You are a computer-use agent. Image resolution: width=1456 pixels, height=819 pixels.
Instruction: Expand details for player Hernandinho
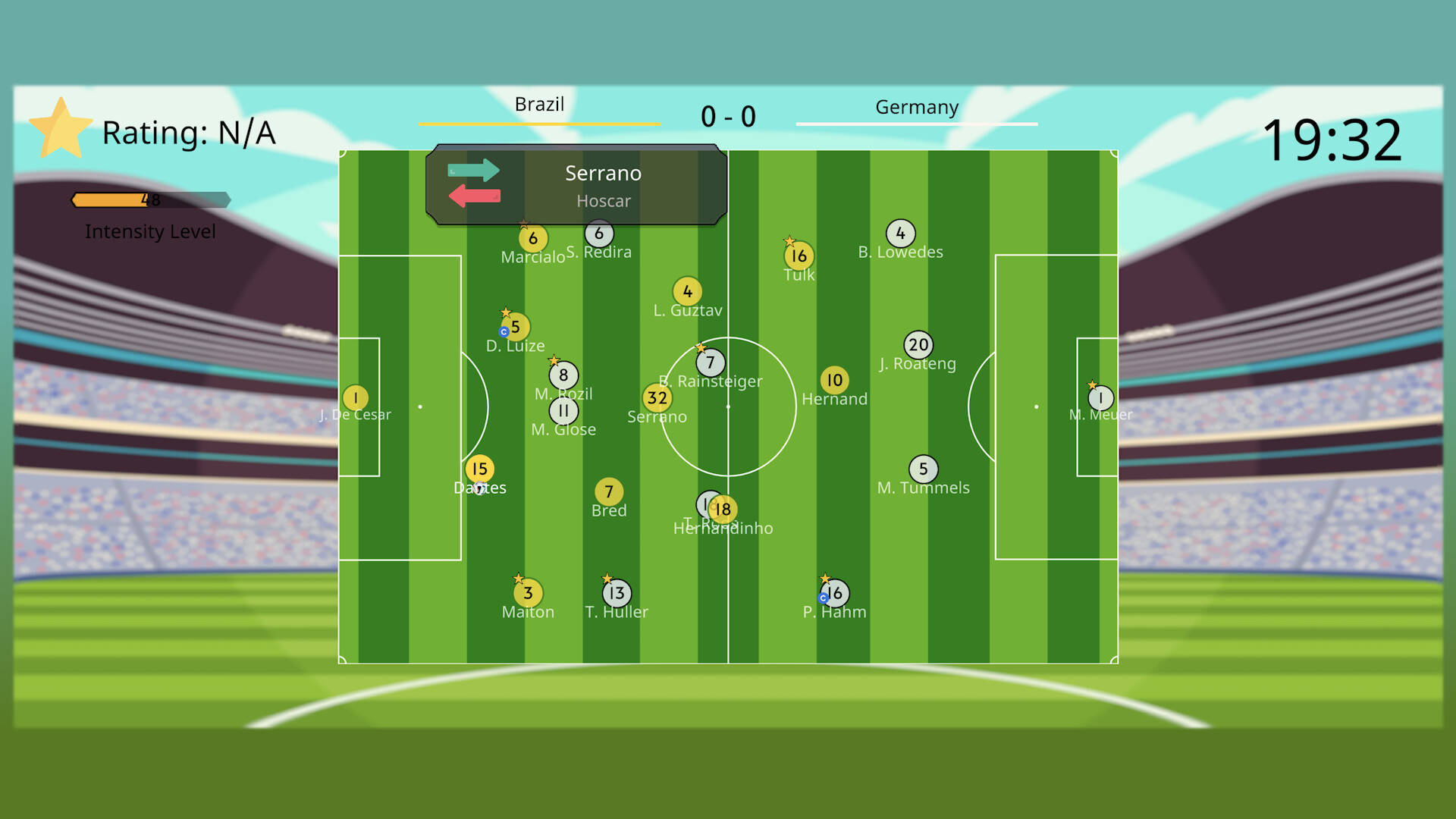pyautogui.click(x=721, y=509)
